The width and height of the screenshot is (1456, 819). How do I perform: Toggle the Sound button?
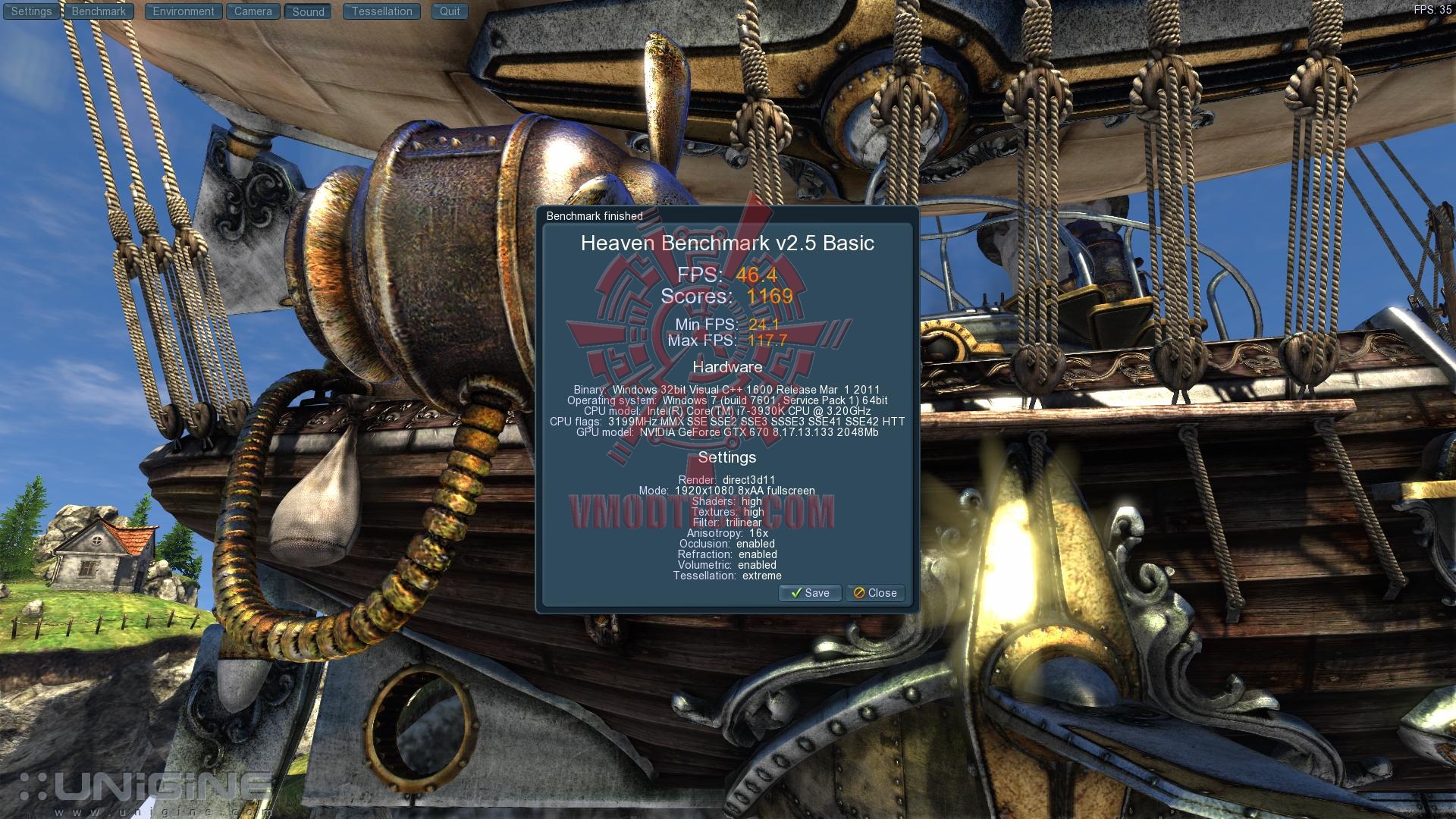tap(308, 11)
